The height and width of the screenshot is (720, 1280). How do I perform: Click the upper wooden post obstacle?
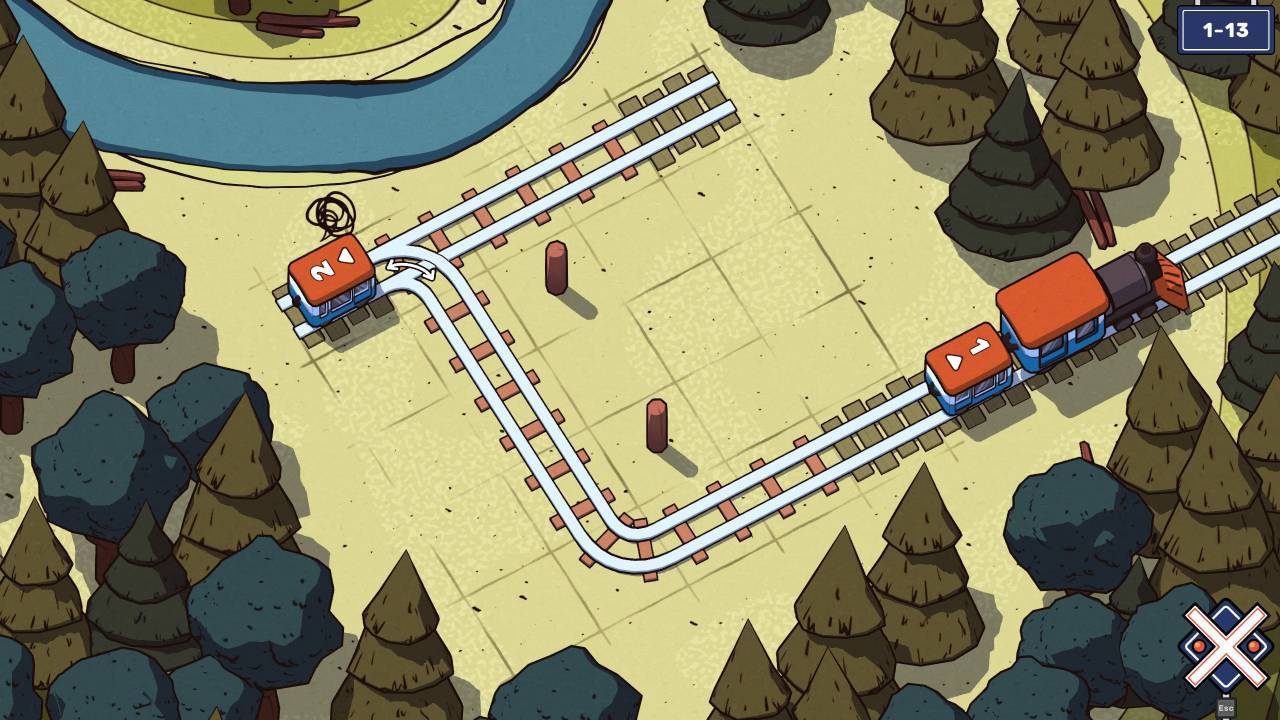tap(556, 268)
